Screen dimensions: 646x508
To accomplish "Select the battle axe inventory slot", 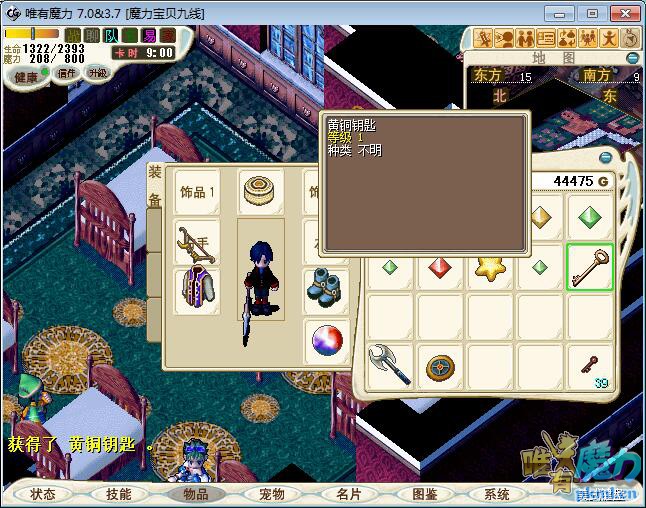I will point(389,365).
